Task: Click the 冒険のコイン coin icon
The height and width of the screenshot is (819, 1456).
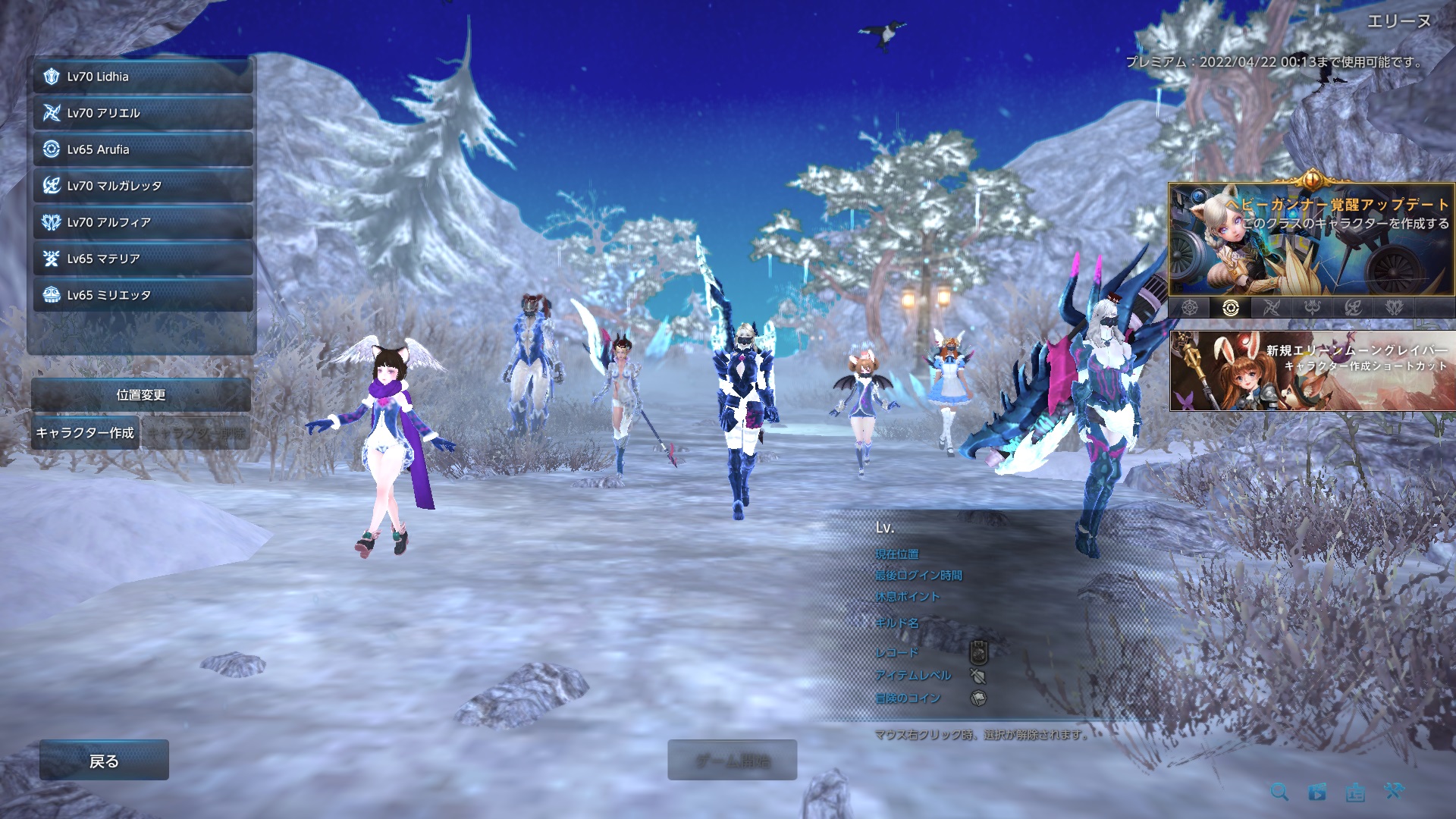Action: [x=977, y=698]
